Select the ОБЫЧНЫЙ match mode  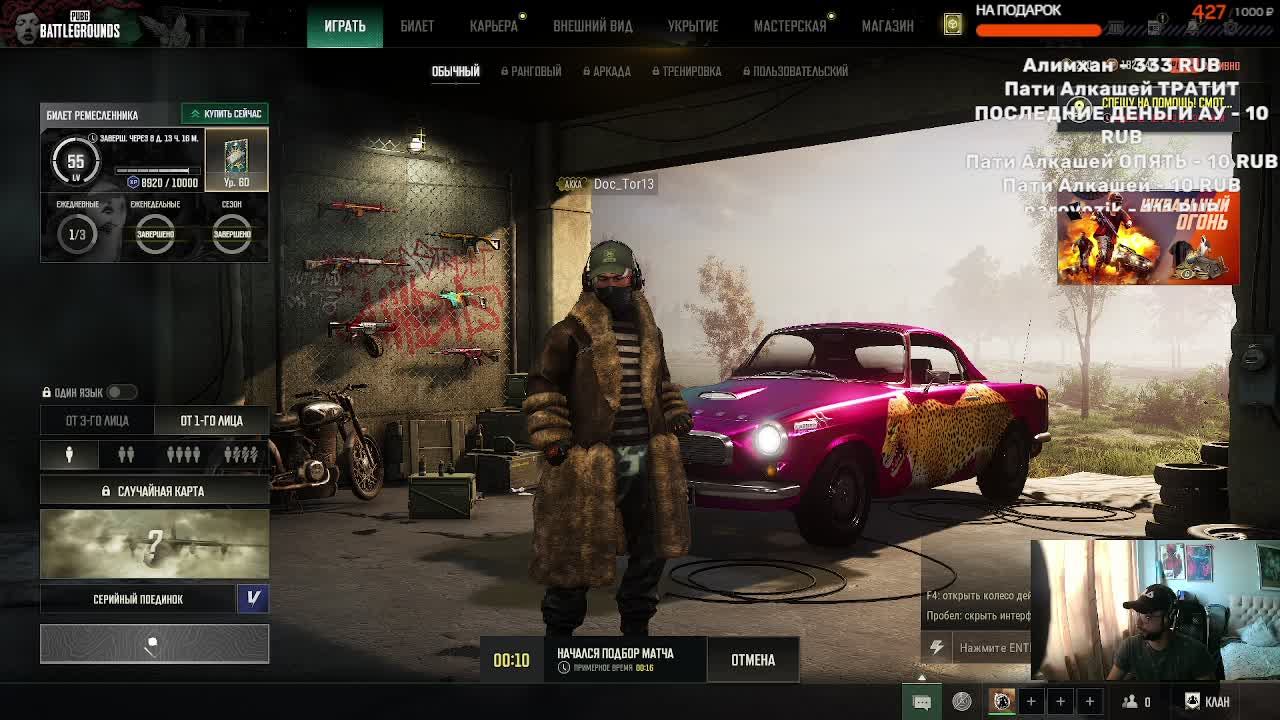[455, 71]
